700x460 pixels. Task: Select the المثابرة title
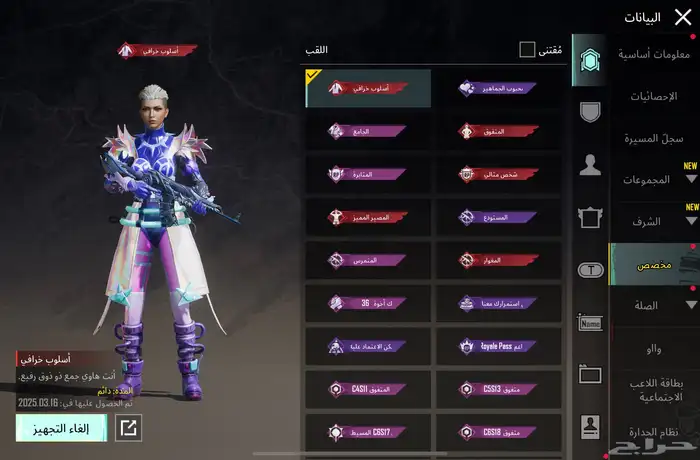coord(368,174)
